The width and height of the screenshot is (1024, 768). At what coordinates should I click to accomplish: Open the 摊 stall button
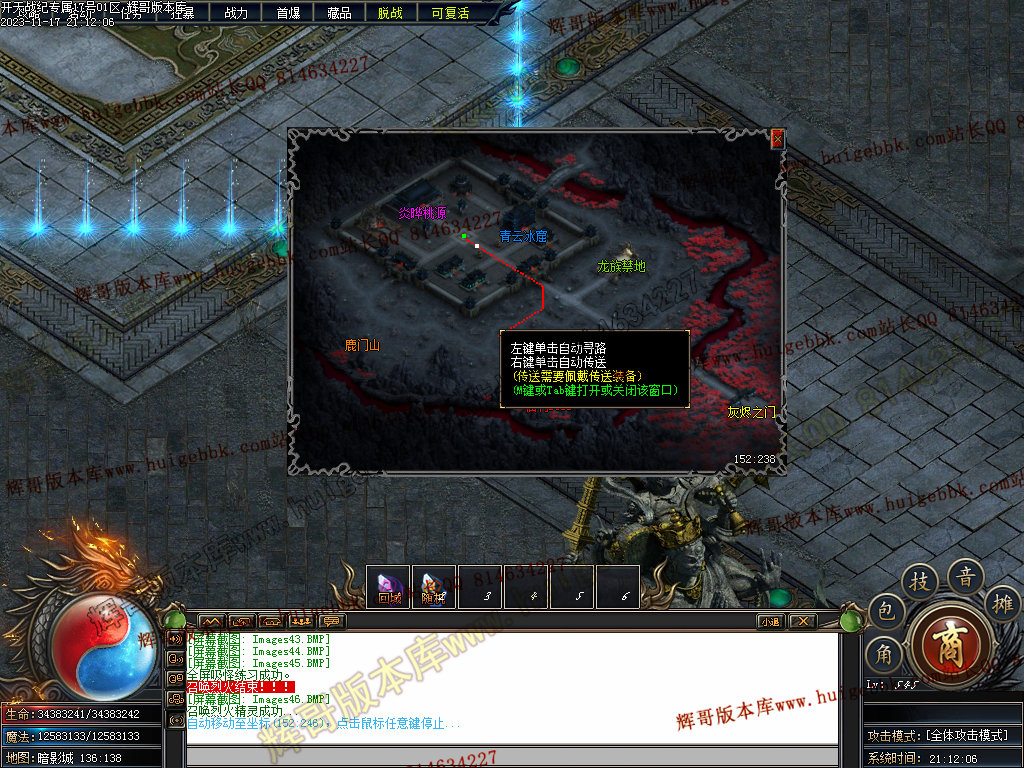tap(1003, 603)
